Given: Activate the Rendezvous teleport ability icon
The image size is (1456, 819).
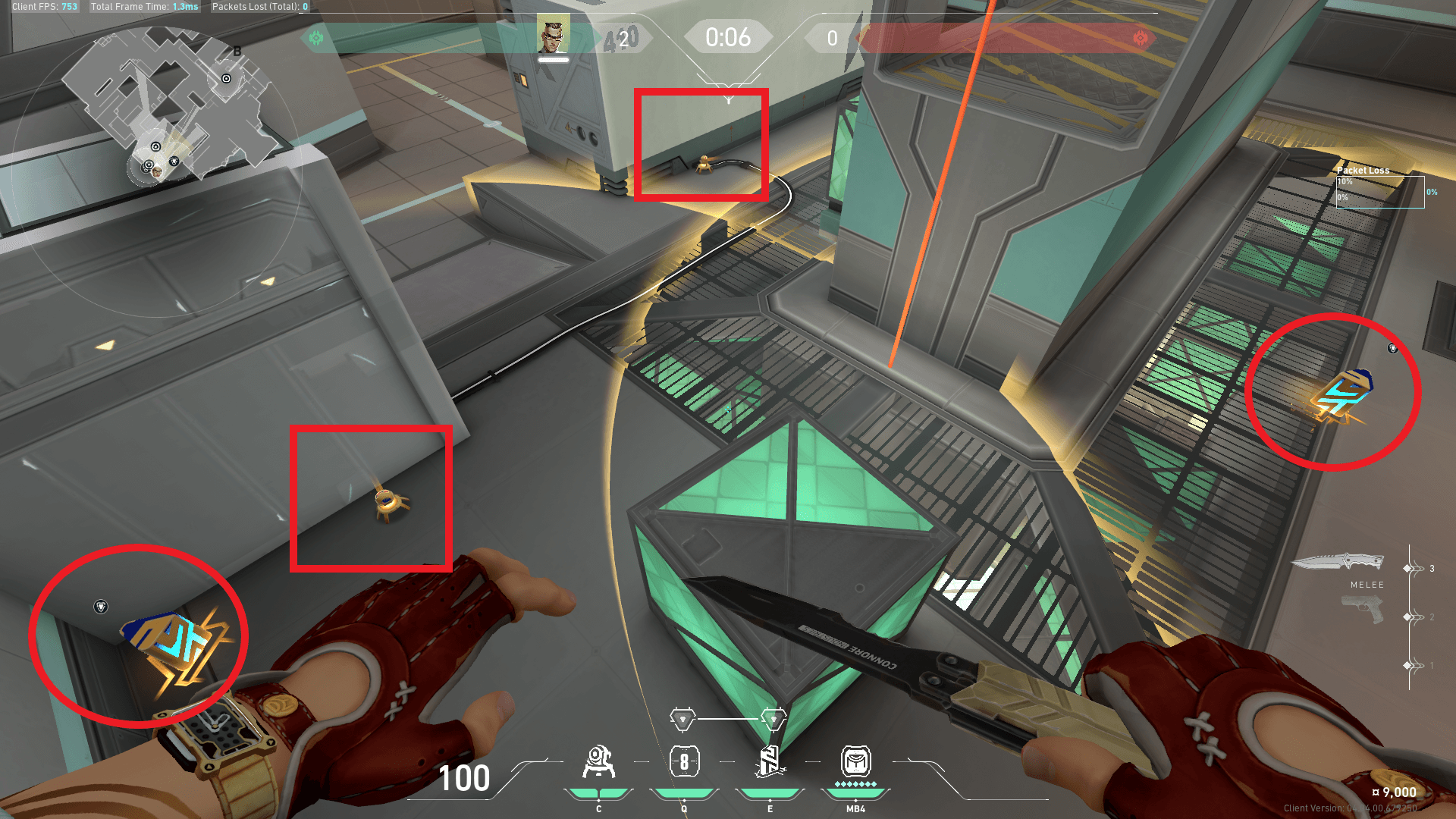Looking at the screenshot, I should (770, 762).
